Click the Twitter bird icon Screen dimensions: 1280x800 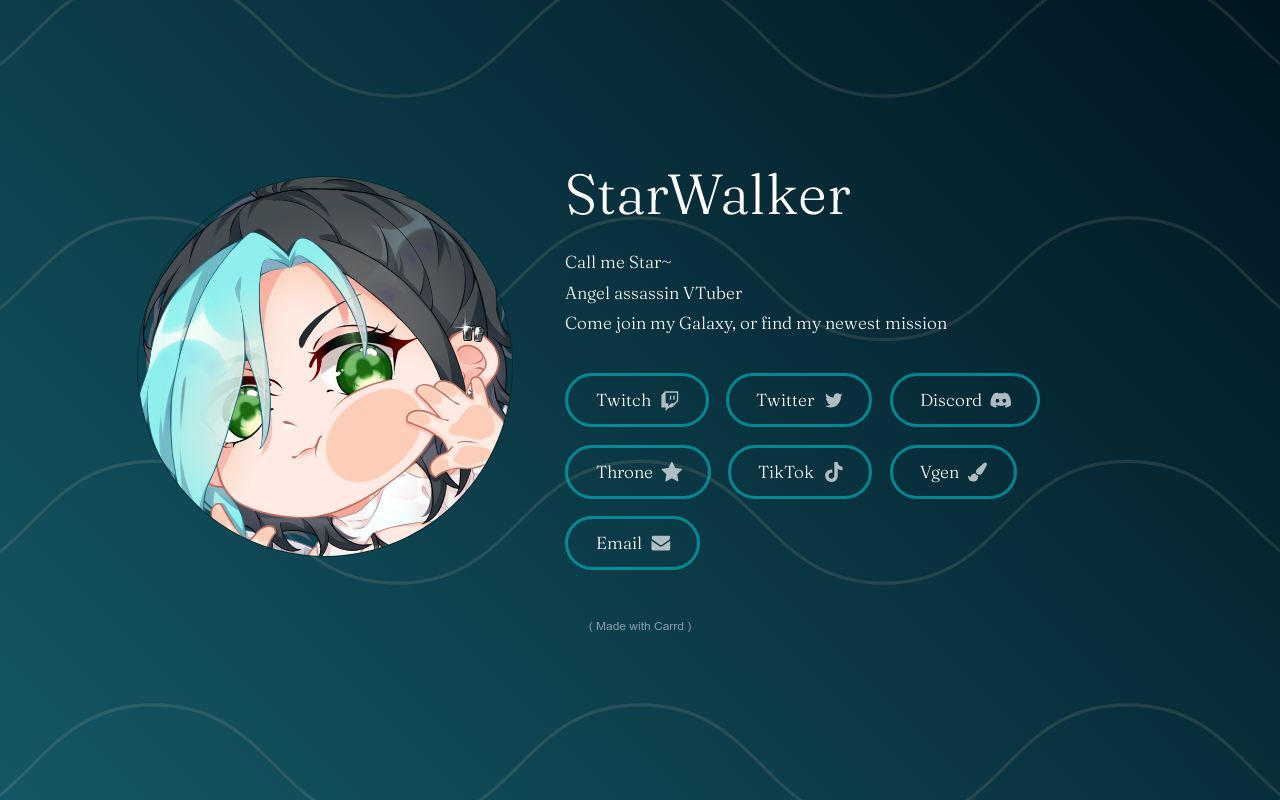(x=834, y=400)
